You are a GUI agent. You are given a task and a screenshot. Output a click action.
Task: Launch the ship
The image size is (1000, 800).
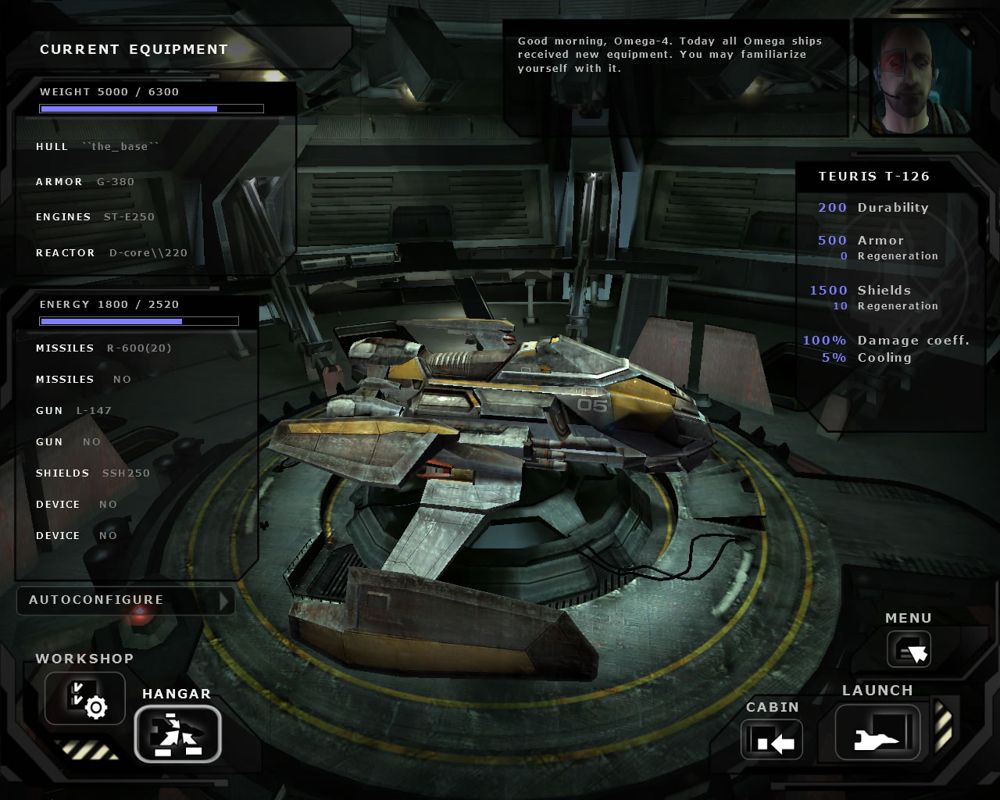coord(878,732)
